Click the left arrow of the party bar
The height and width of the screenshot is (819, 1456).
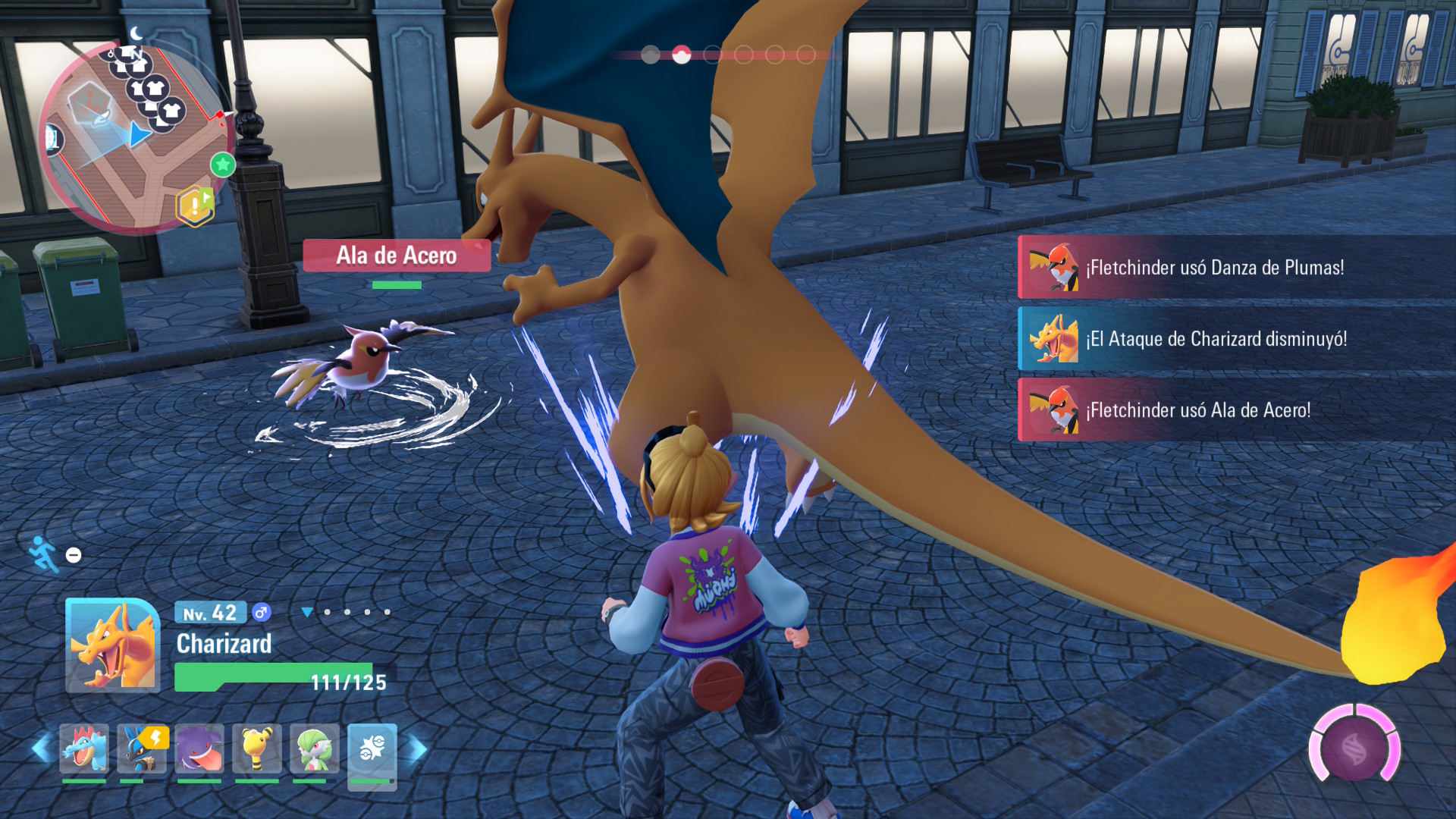coord(41,749)
